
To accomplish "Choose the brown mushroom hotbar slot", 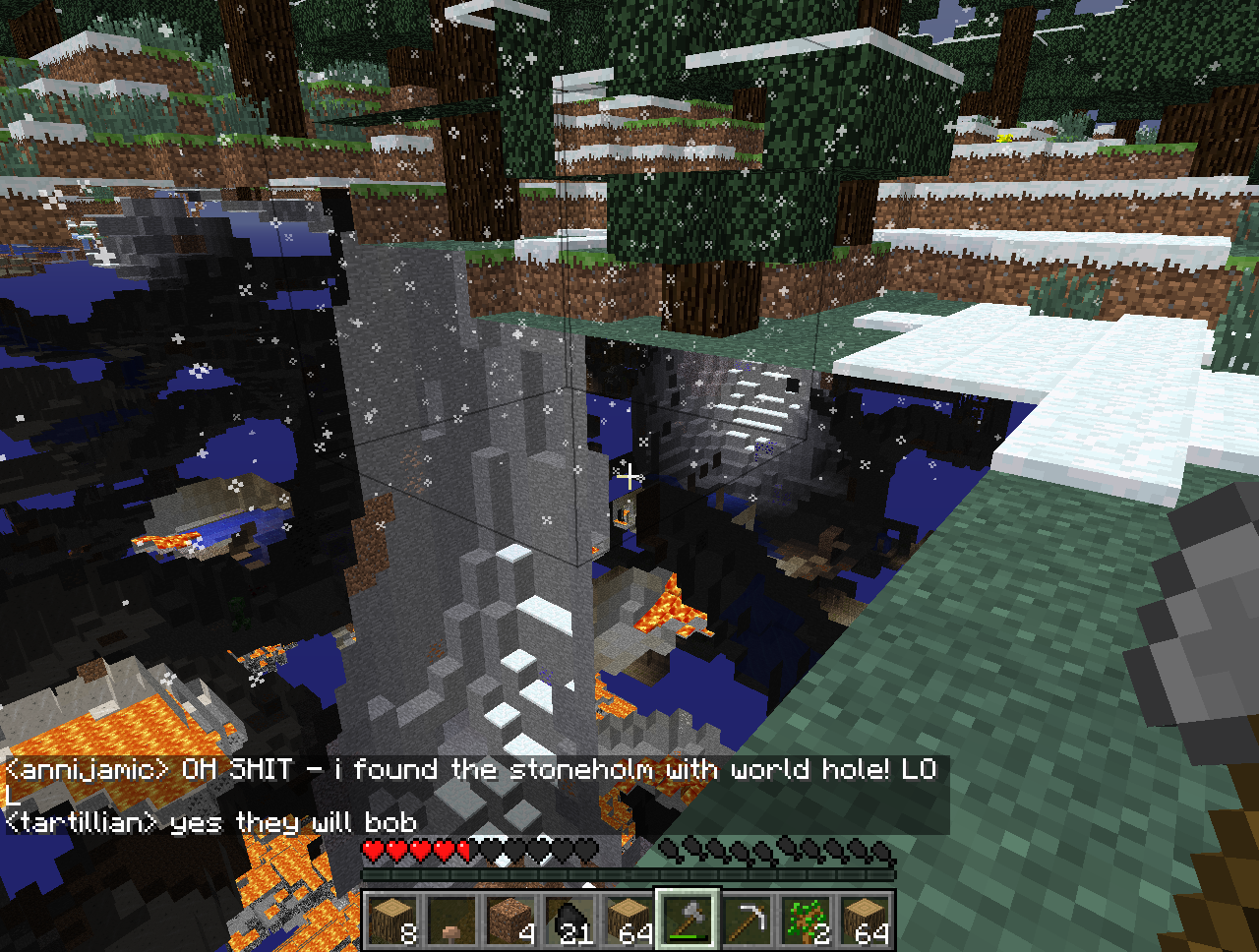I will pyautogui.click(x=451, y=921).
